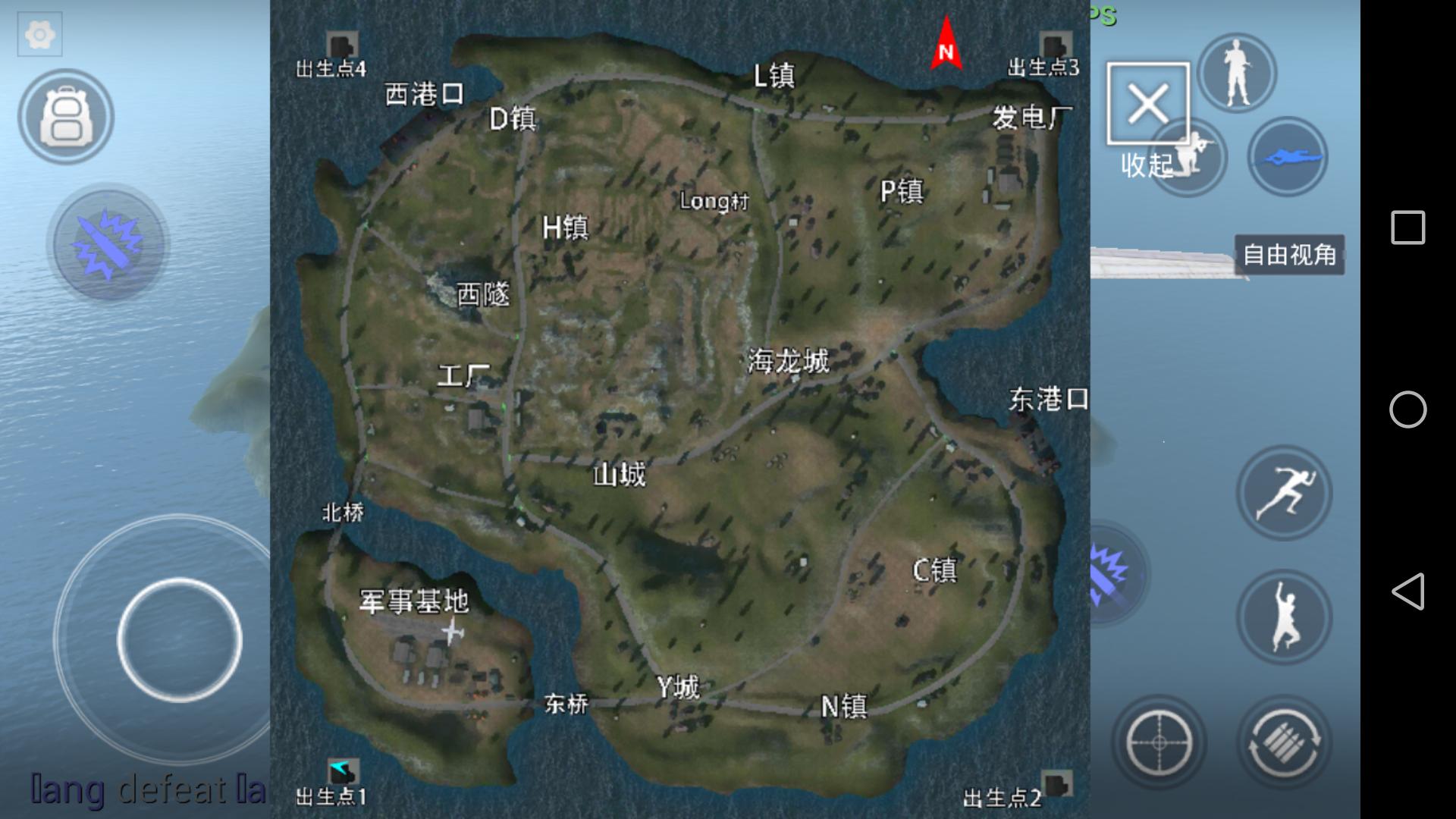This screenshot has width=1456, height=819.
Task: Select the sprint running icon
Action: [1285, 492]
